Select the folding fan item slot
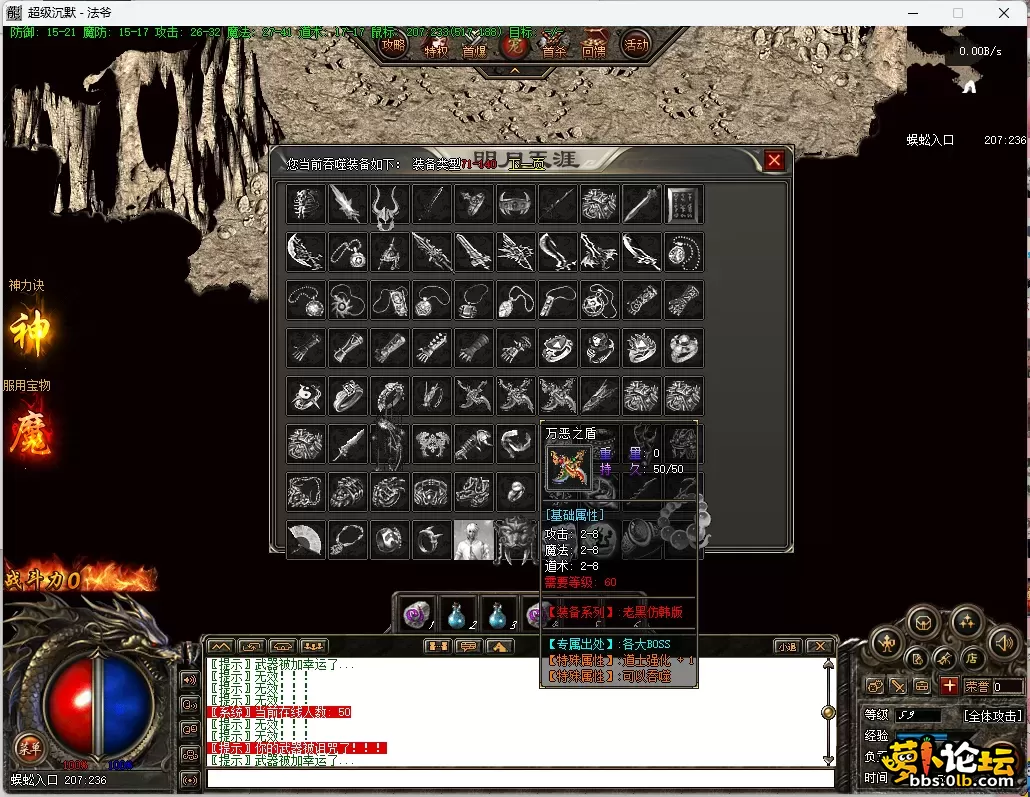This screenshot has width=1030, height=797. [305, 540]
